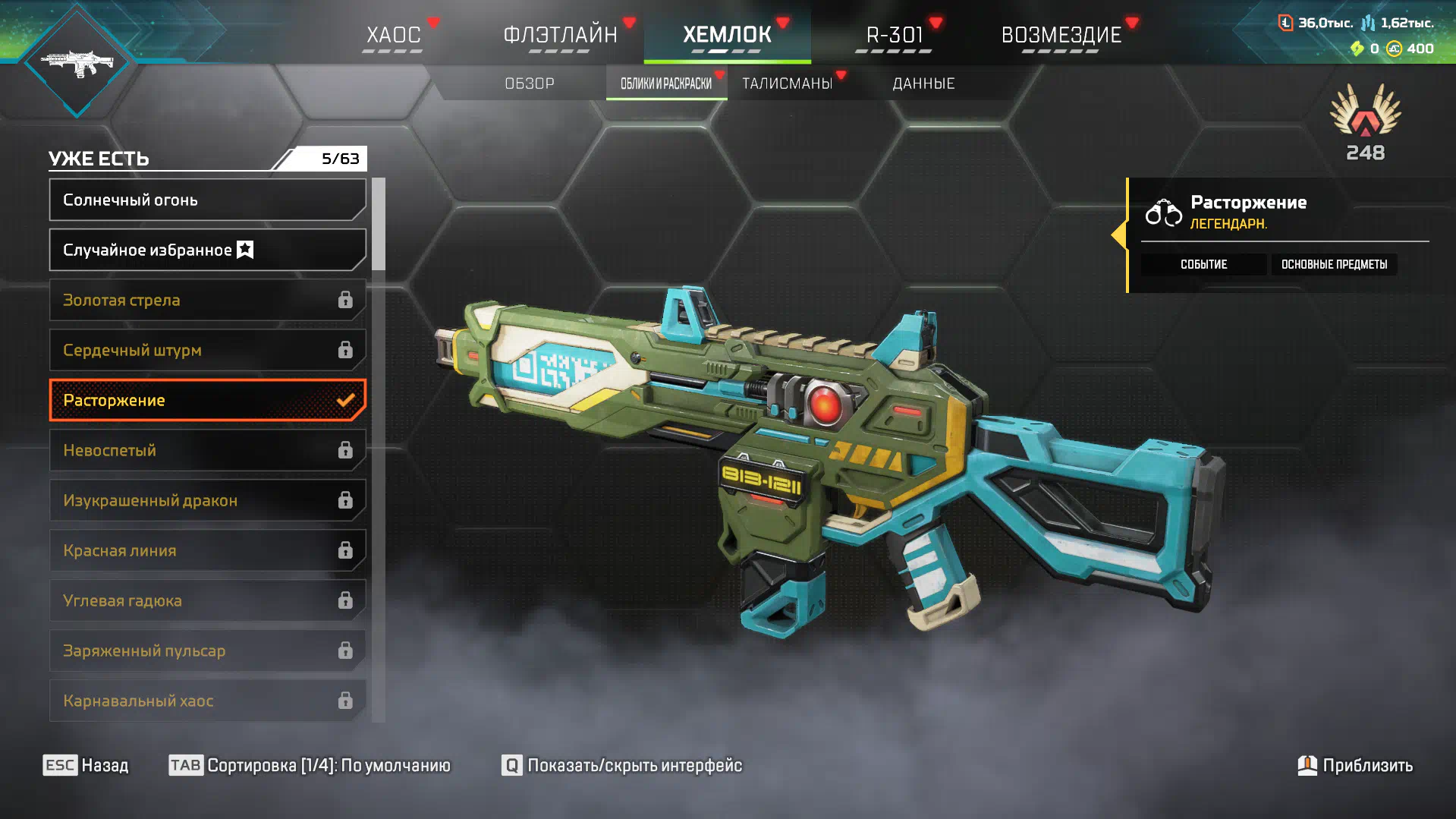Change the Сортировка sorting option
The image size is (1456, 819).
click(310, 765)
